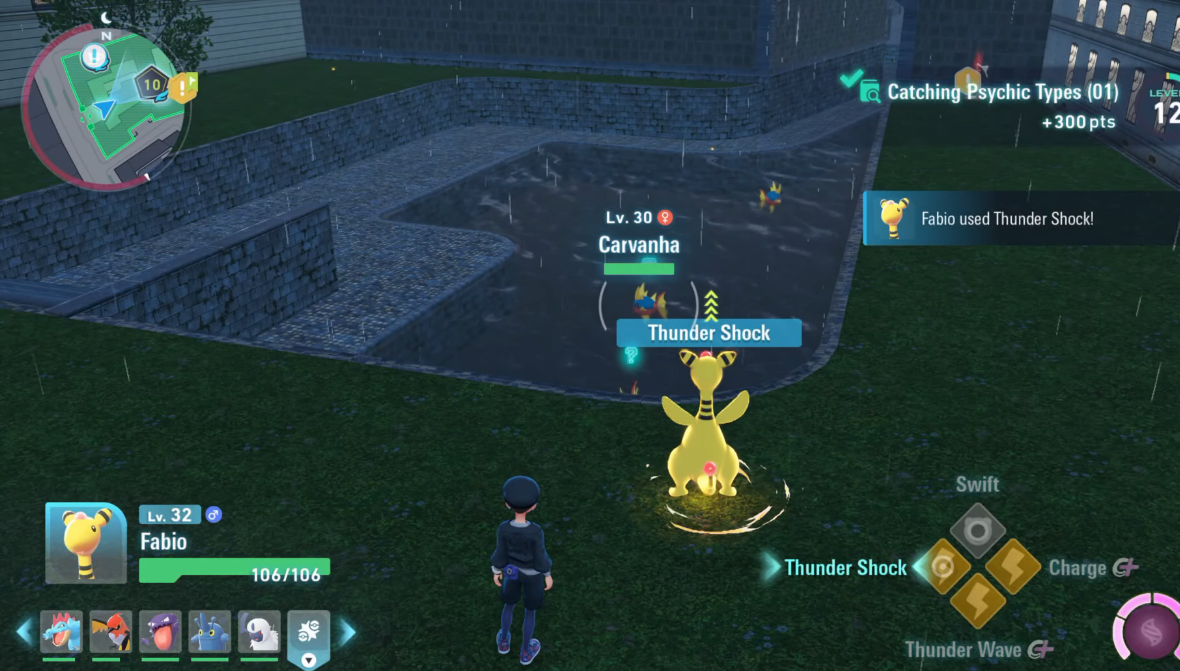Choose Gengar from the party row
Screen dimensions: 1180x671
(160, 632)
